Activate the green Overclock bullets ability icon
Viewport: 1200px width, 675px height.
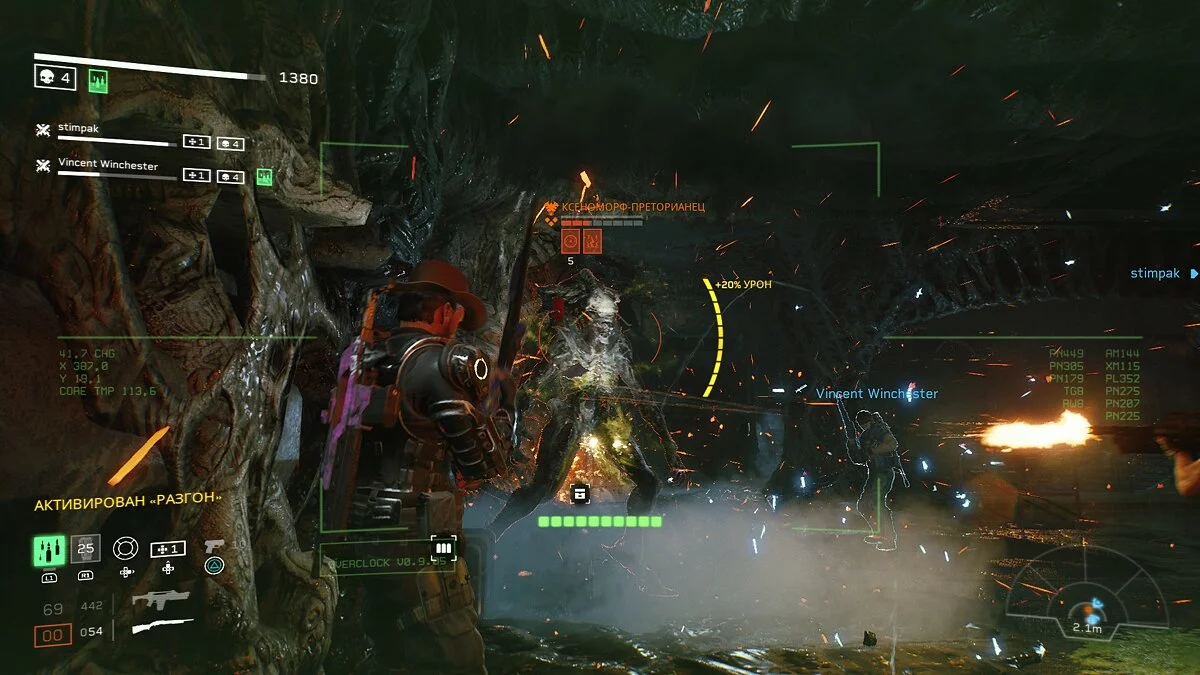(49, 549)
